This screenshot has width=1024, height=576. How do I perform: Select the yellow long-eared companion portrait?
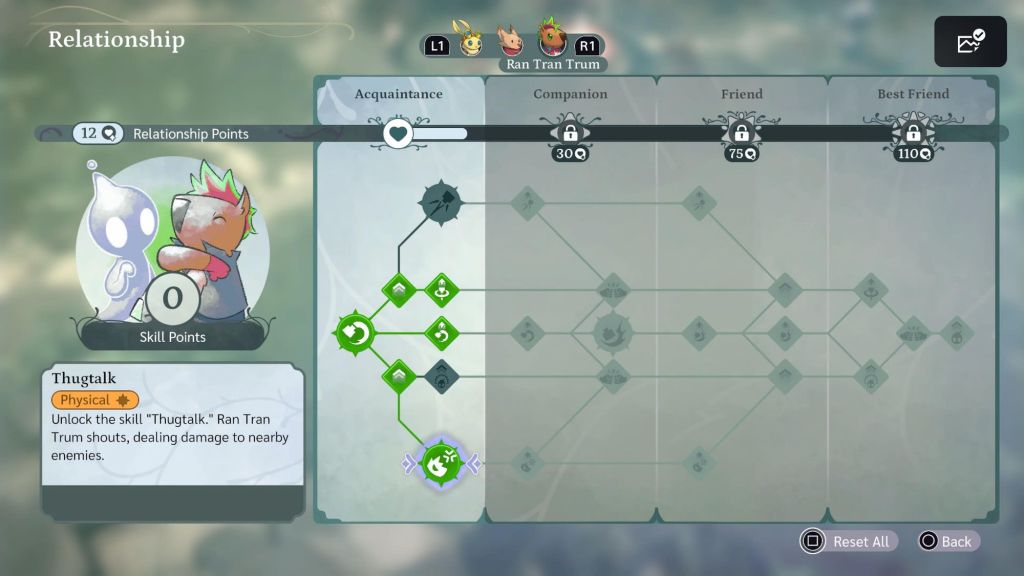coord(468,40)
